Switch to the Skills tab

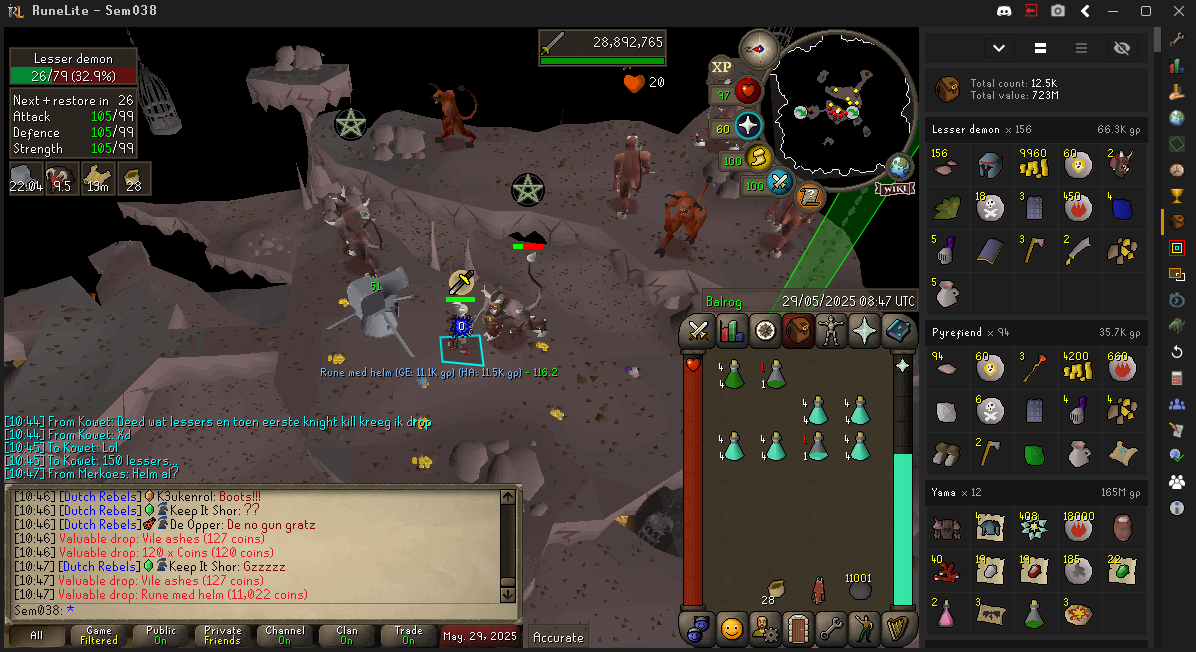coord(732,331)
